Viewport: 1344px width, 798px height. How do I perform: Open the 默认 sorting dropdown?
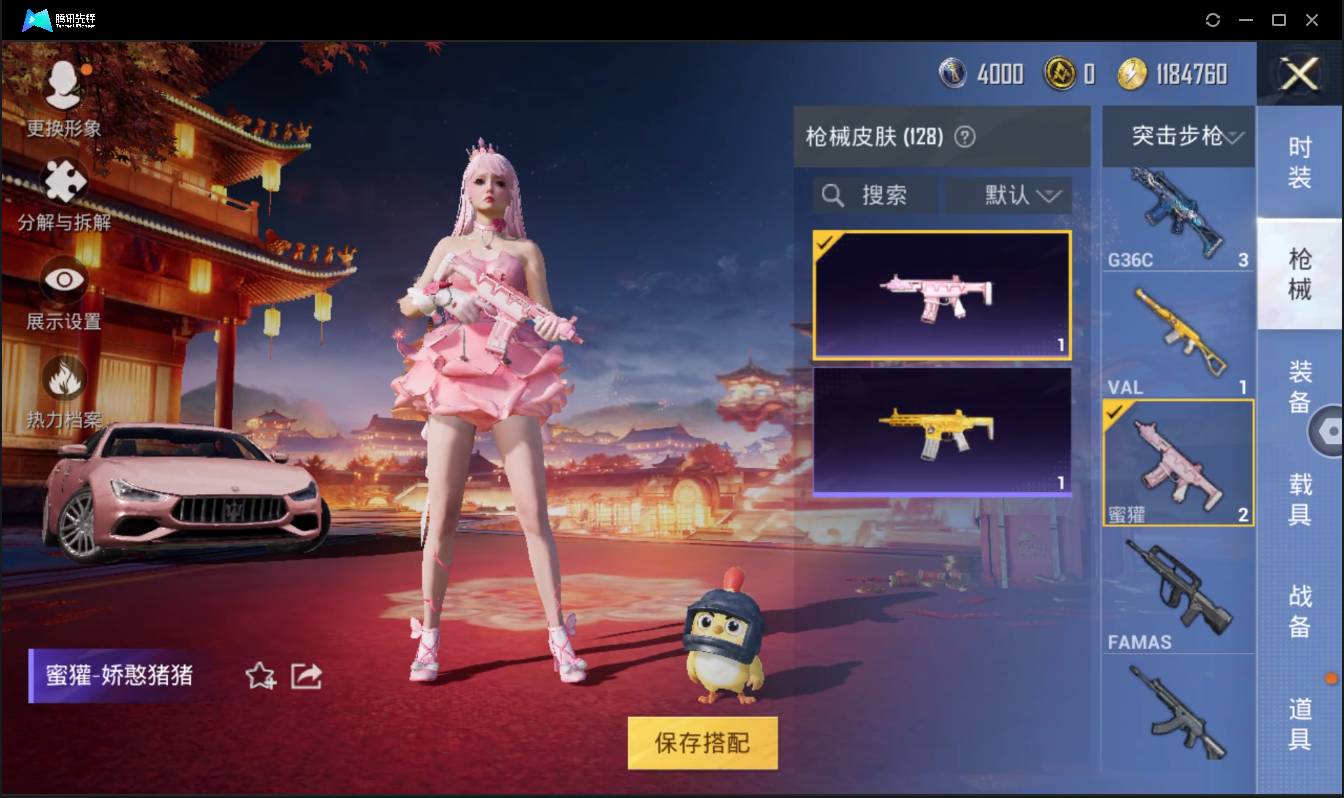point(1008,196)
